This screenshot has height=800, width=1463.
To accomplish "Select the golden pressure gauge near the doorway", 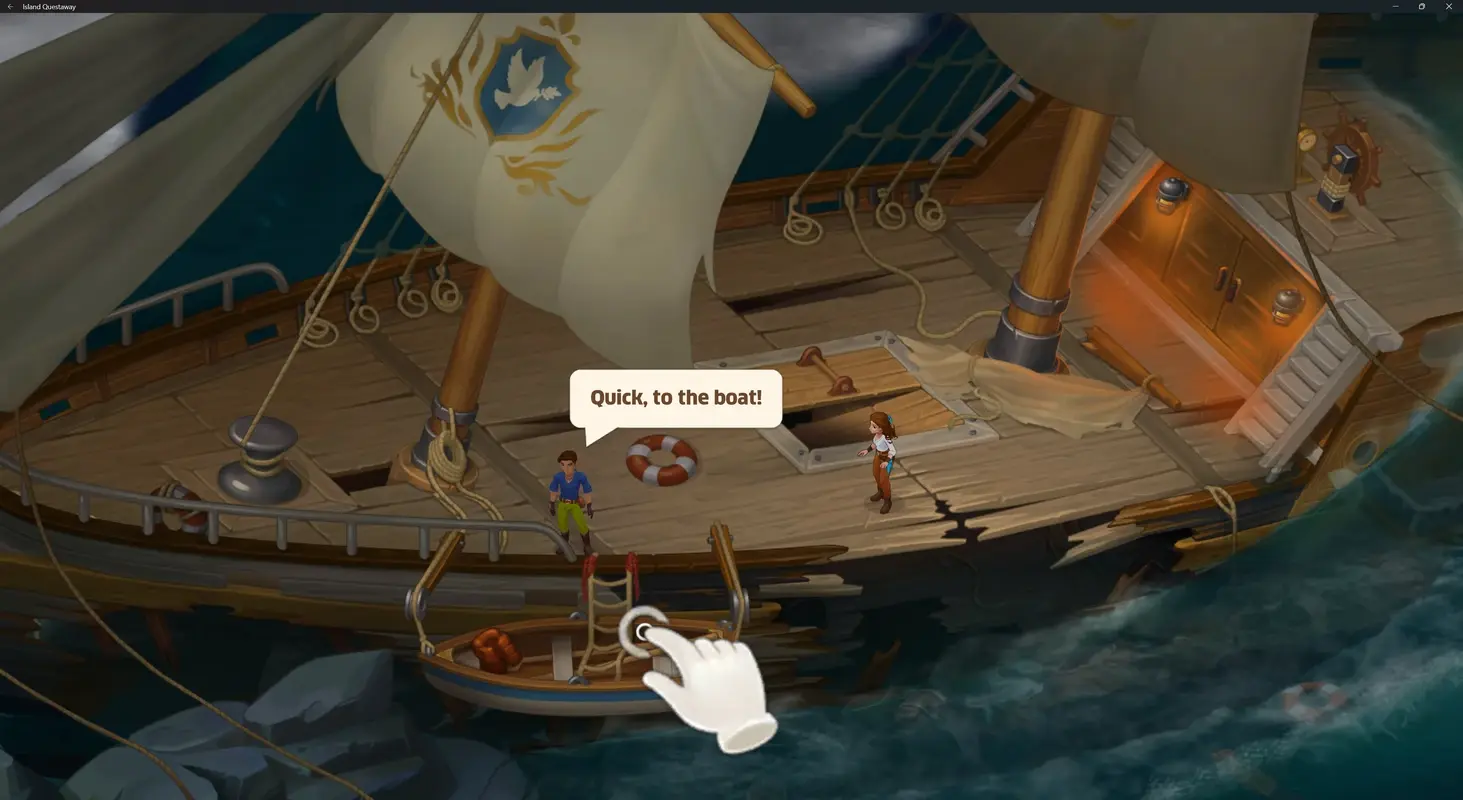I will click(1307, 140).
